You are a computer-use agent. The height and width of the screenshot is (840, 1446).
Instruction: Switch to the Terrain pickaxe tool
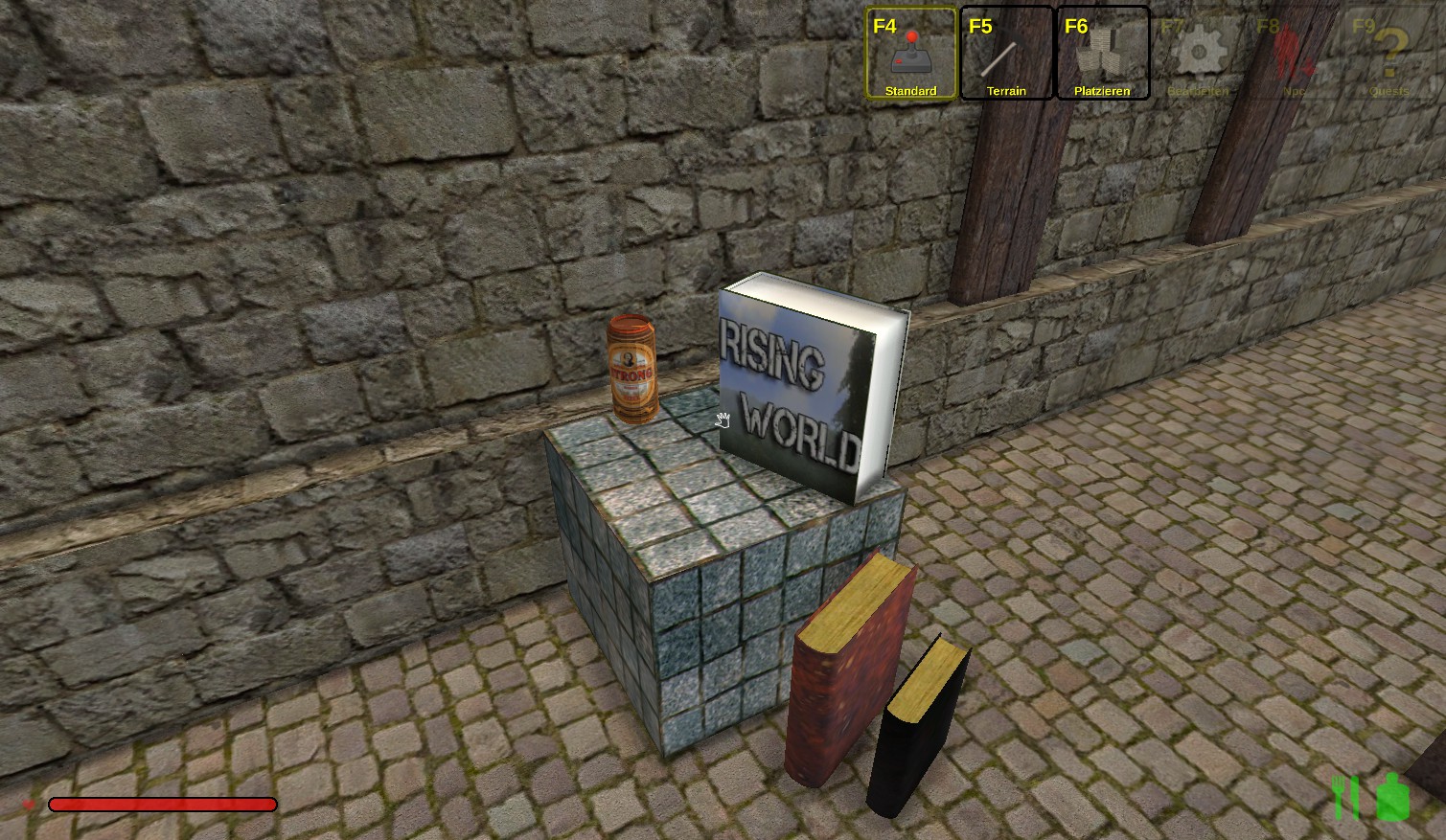1006,54
